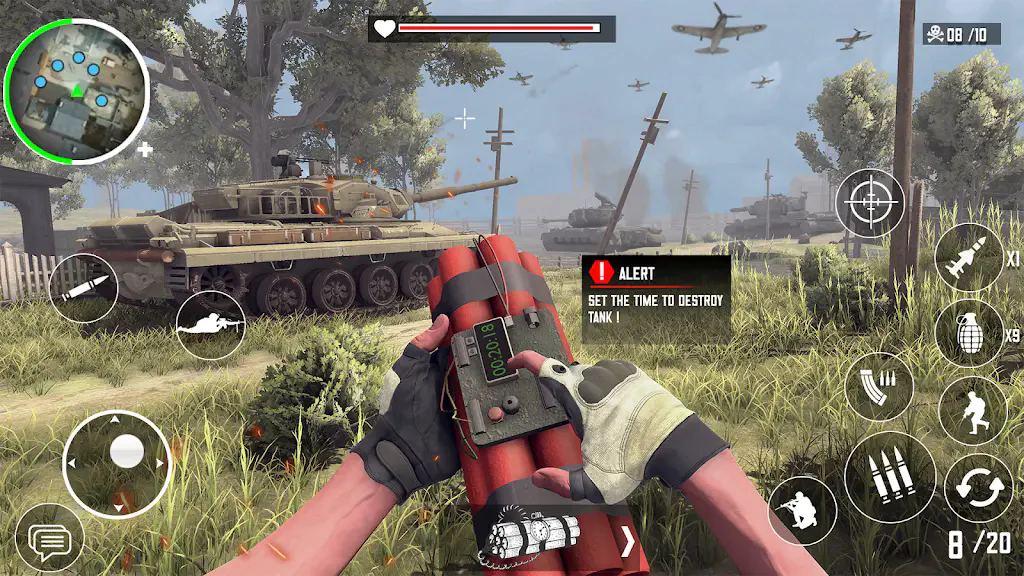This screenshot has height=576, width=1024.
Task: Make the soldier jump
Action: (972, 411)
